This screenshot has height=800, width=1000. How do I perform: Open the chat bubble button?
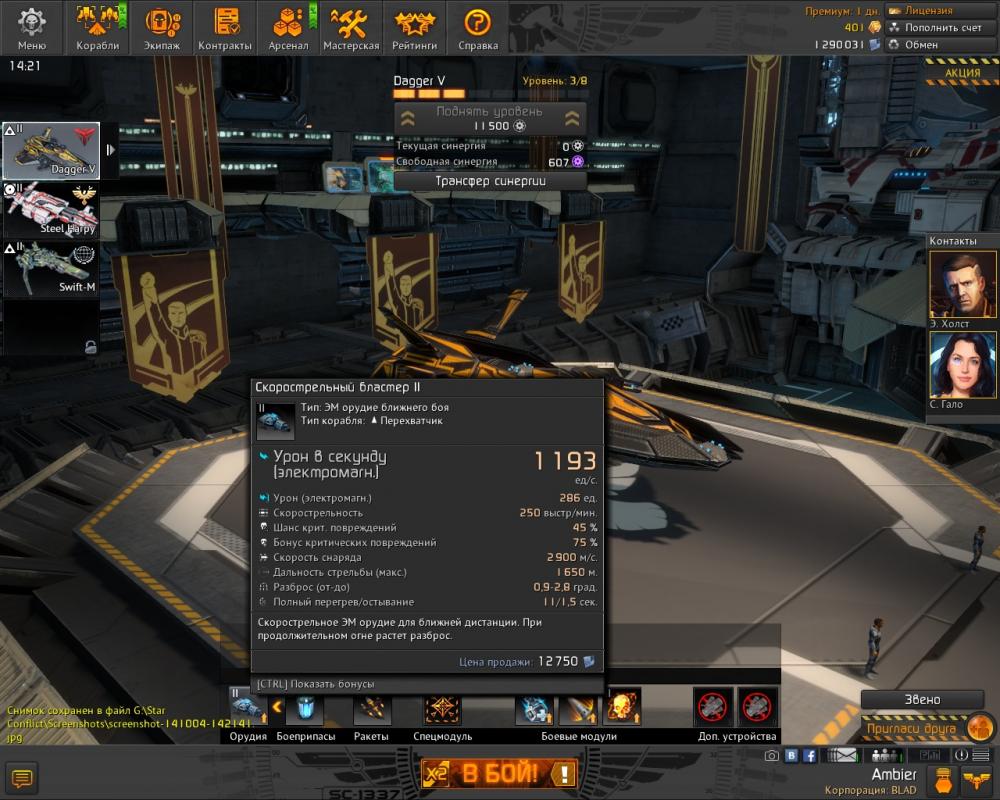[x=22, y=777]
